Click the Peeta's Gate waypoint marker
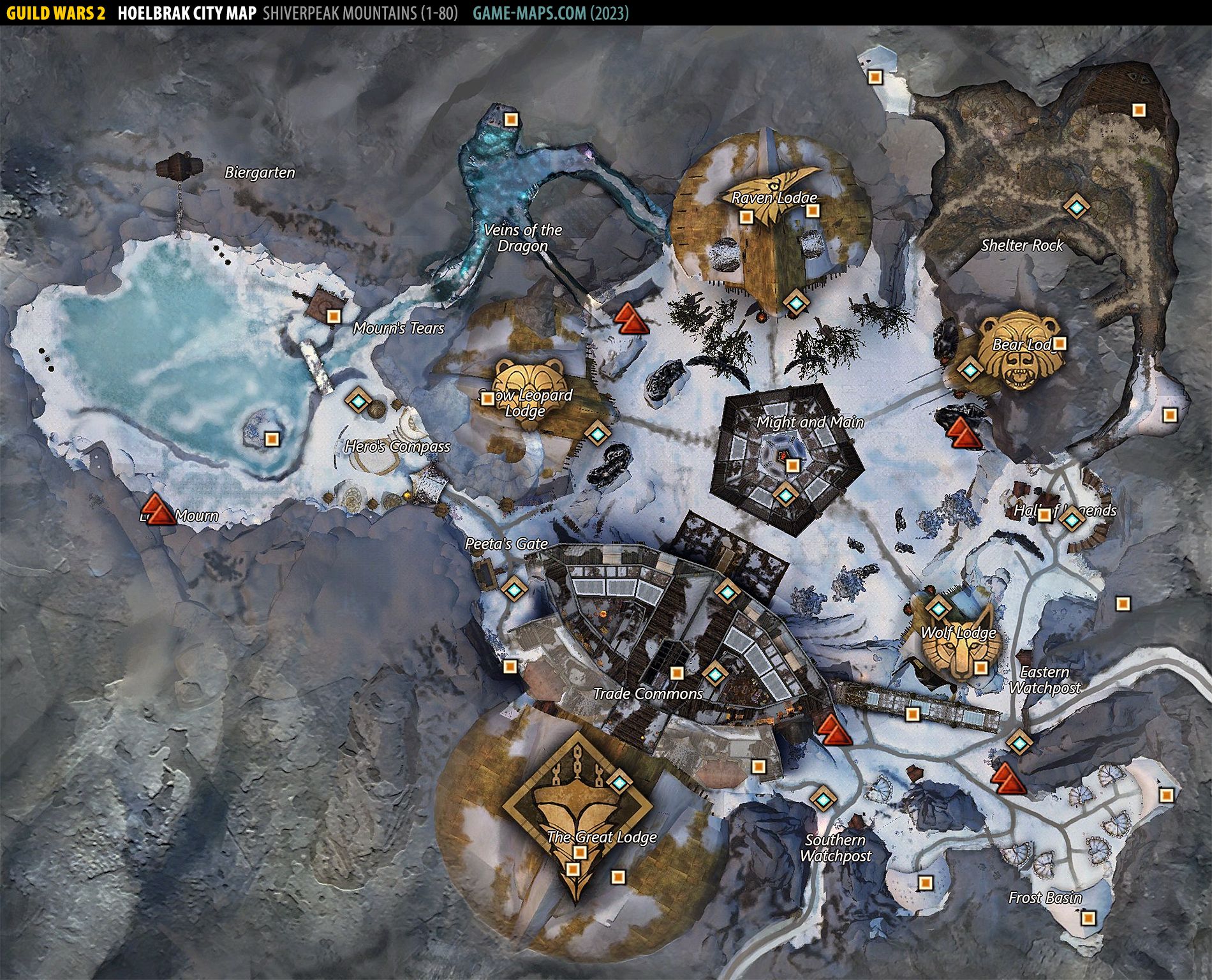 coord(514,588)
